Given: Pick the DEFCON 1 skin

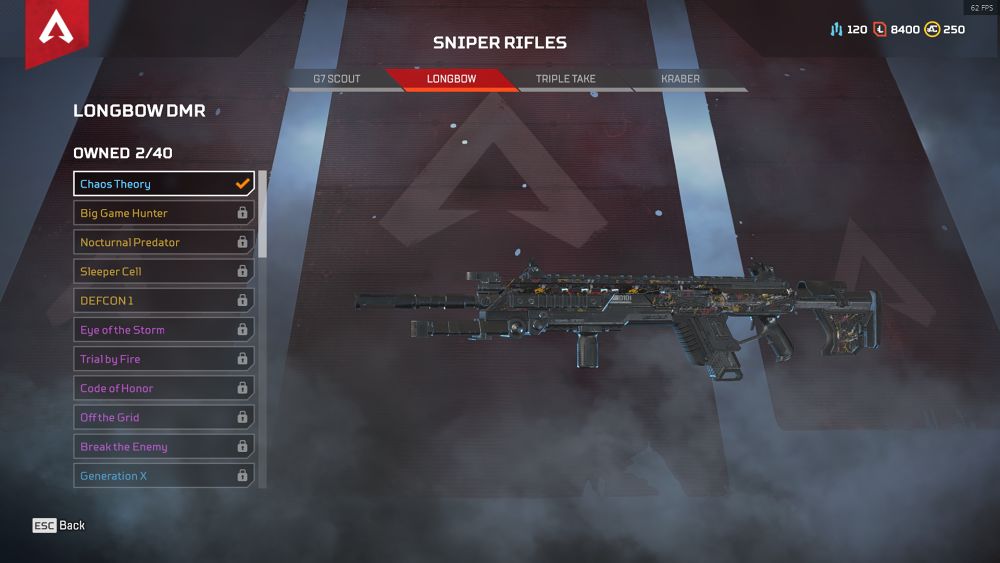Looking at the screenshot, I should pos(164,300).
